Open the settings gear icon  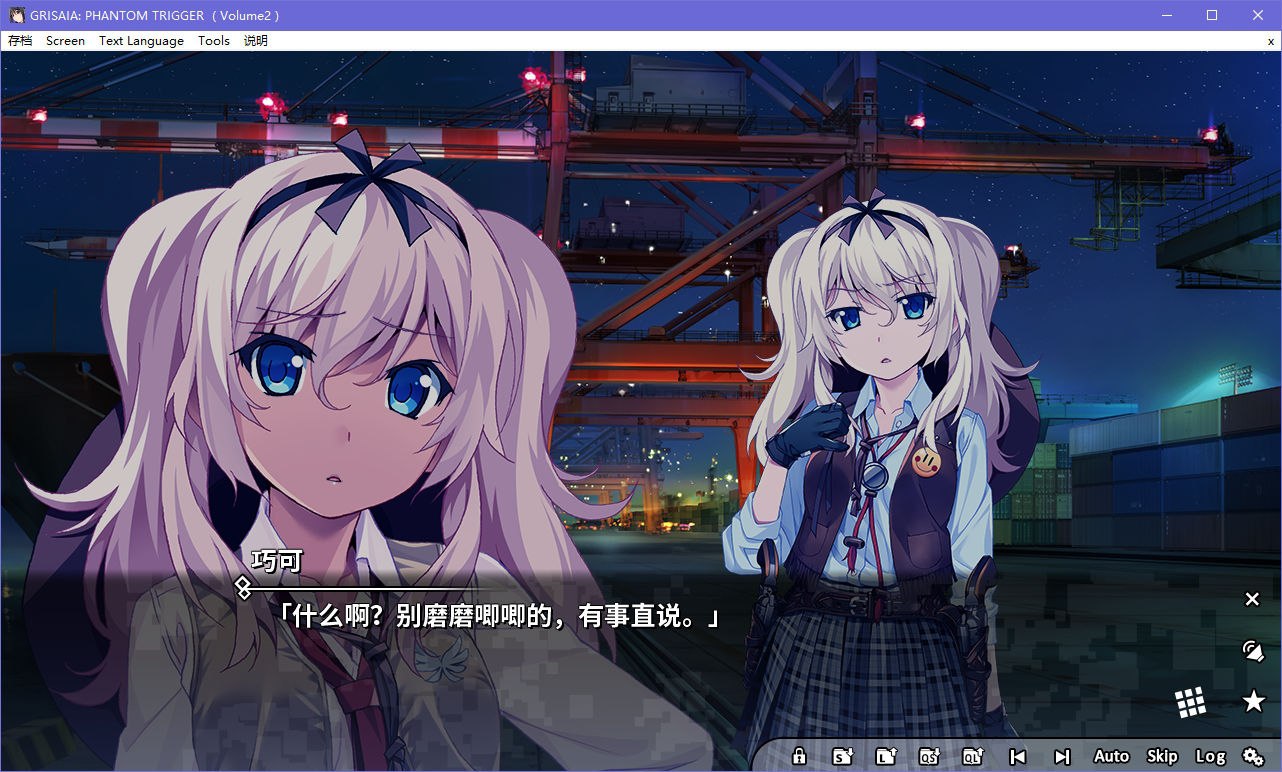tap(1253, 757)
